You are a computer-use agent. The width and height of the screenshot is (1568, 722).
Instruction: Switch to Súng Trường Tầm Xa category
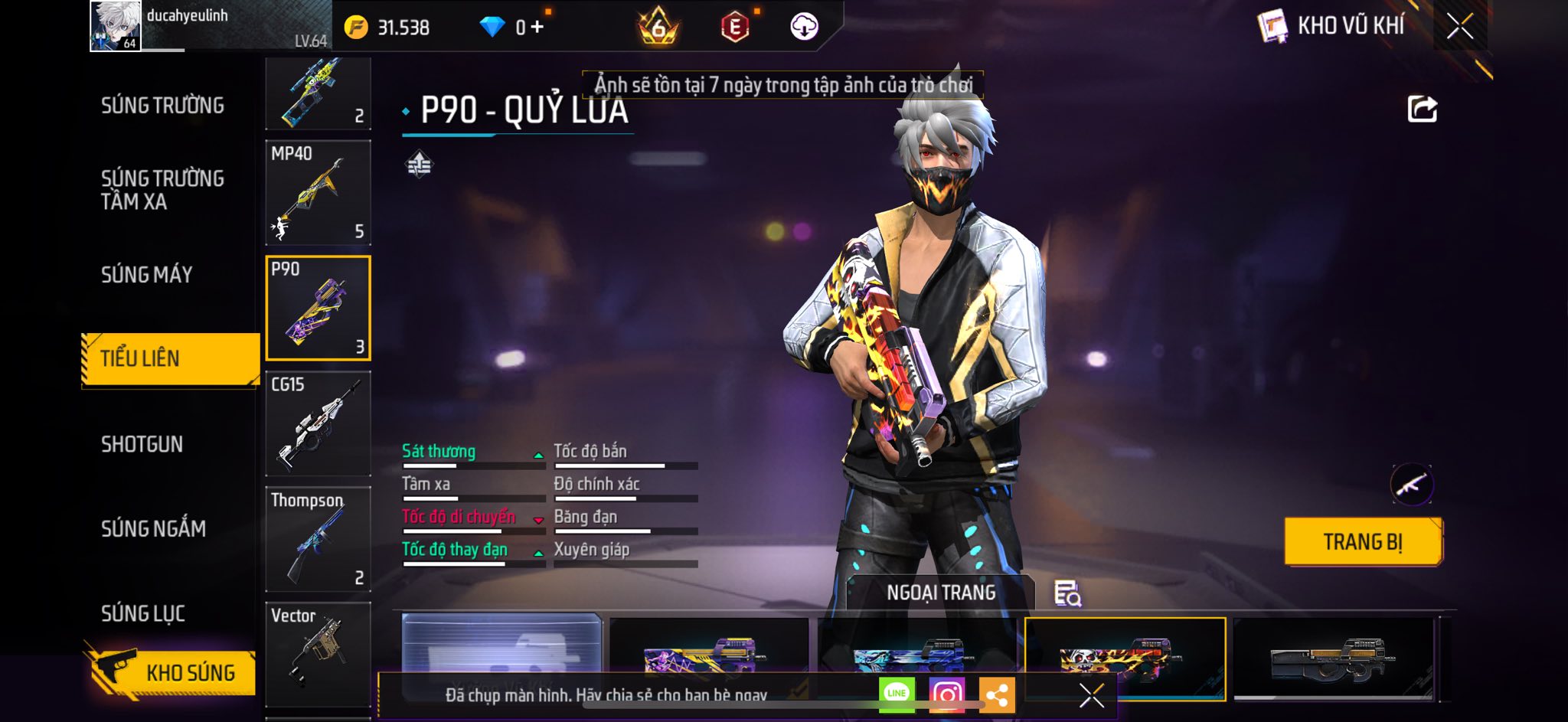[162, 190]
